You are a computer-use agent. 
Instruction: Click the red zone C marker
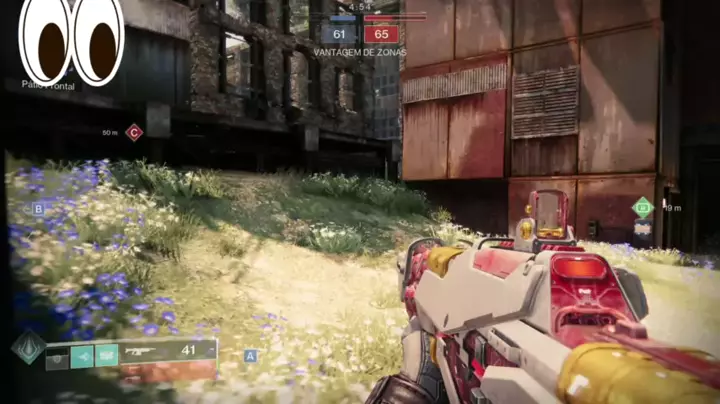click(x=134, y=132)
